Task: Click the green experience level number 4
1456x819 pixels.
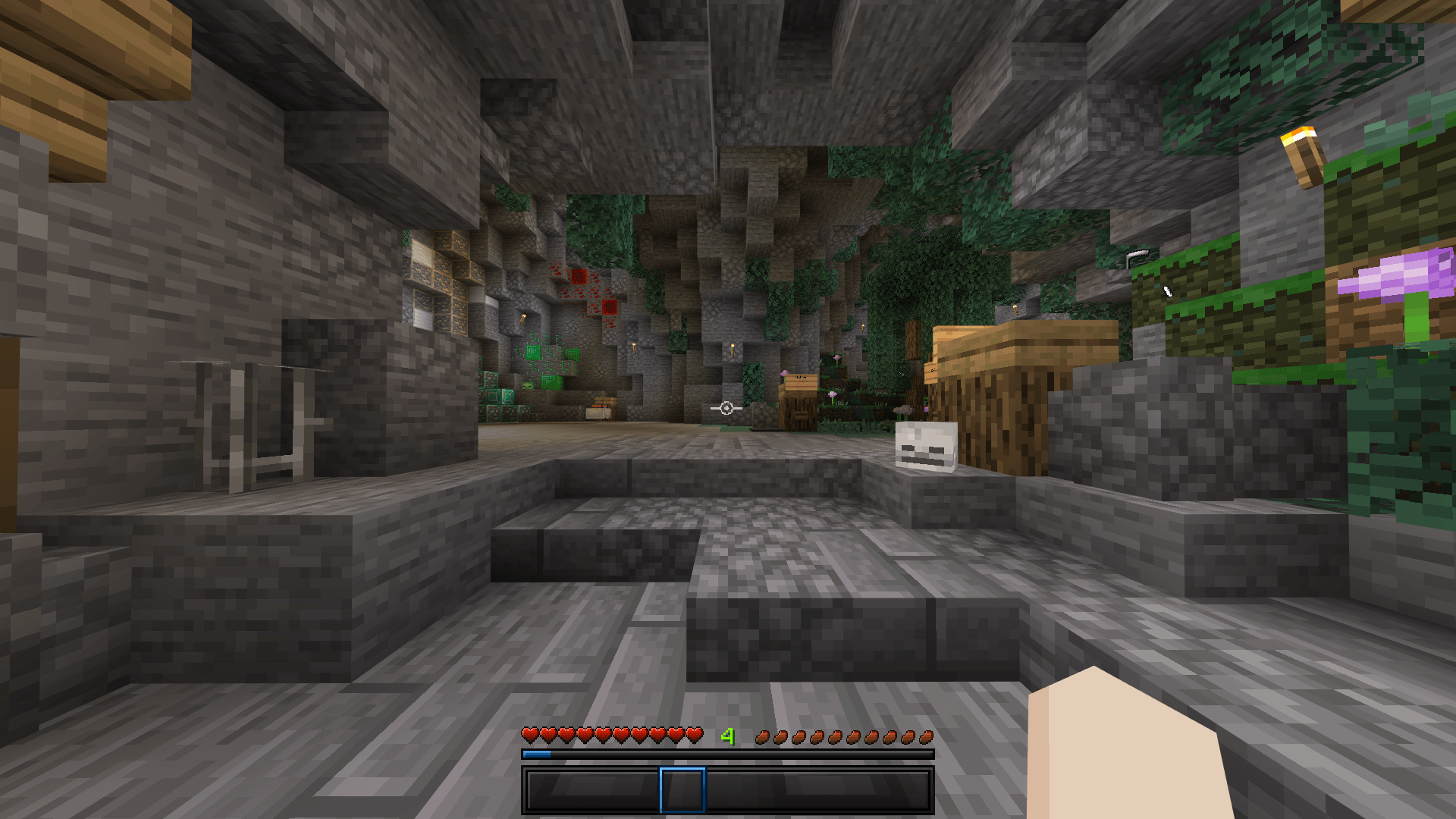Action: tap(726, 734)
